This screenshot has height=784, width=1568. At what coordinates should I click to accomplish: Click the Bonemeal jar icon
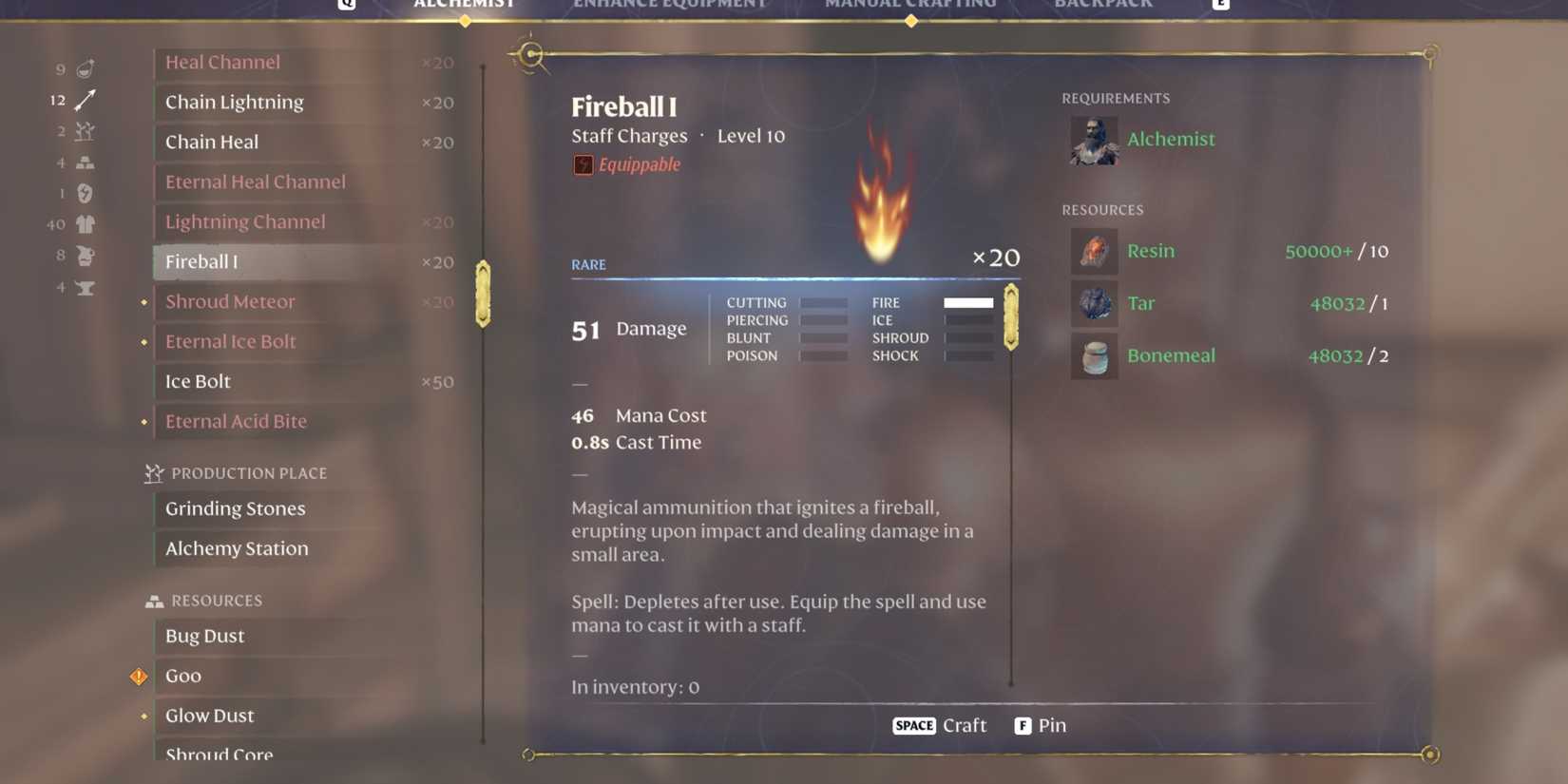coord(1093,355)
